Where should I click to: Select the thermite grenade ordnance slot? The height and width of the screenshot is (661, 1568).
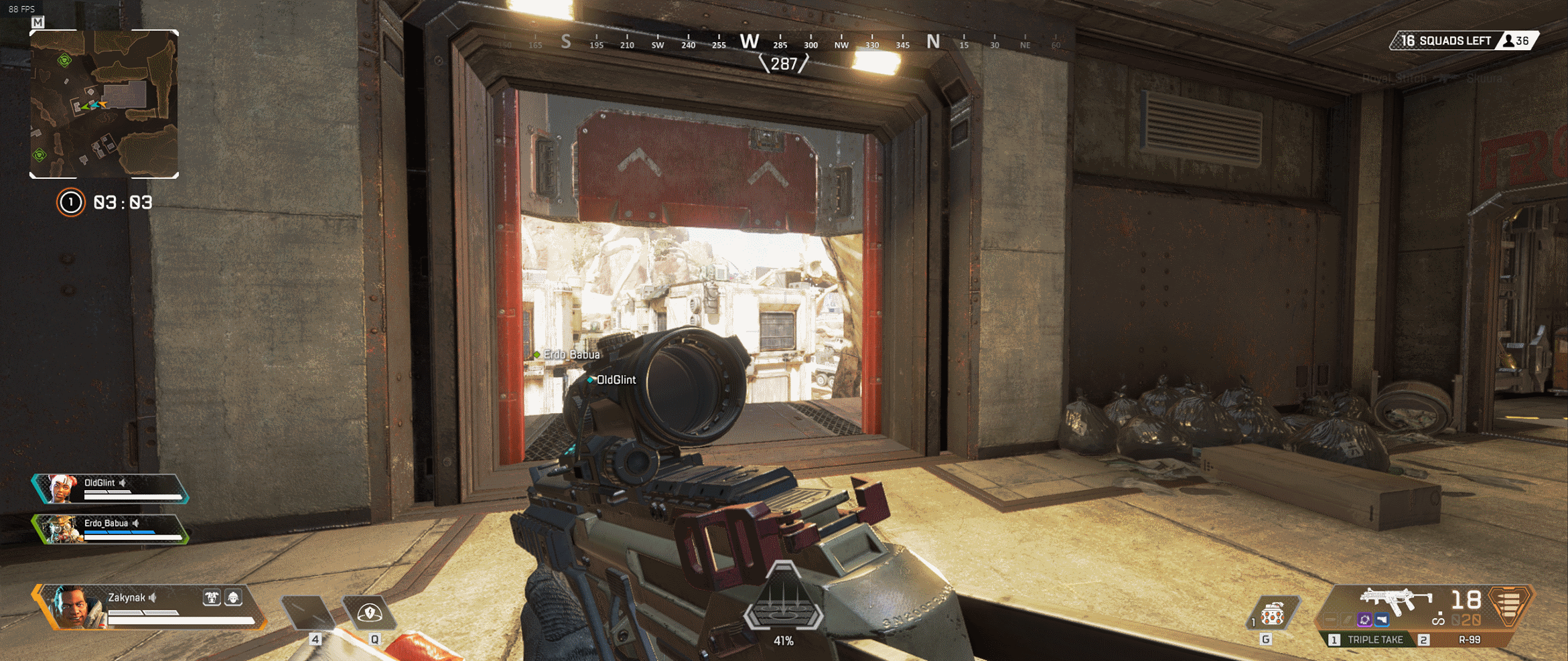pyautogui.click(x=1272, y=613)
